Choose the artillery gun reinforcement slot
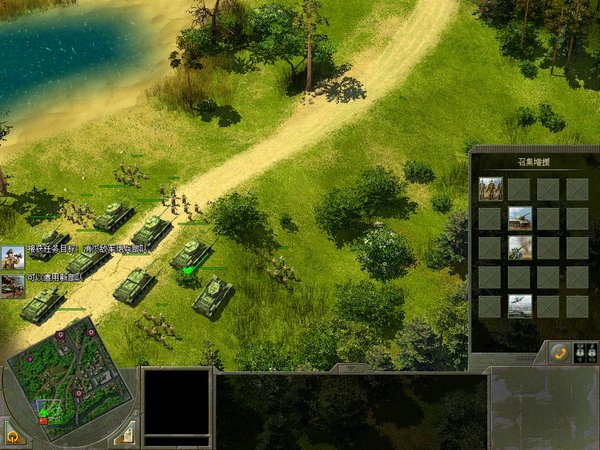The image size is (600, 450). coord(519,247)
